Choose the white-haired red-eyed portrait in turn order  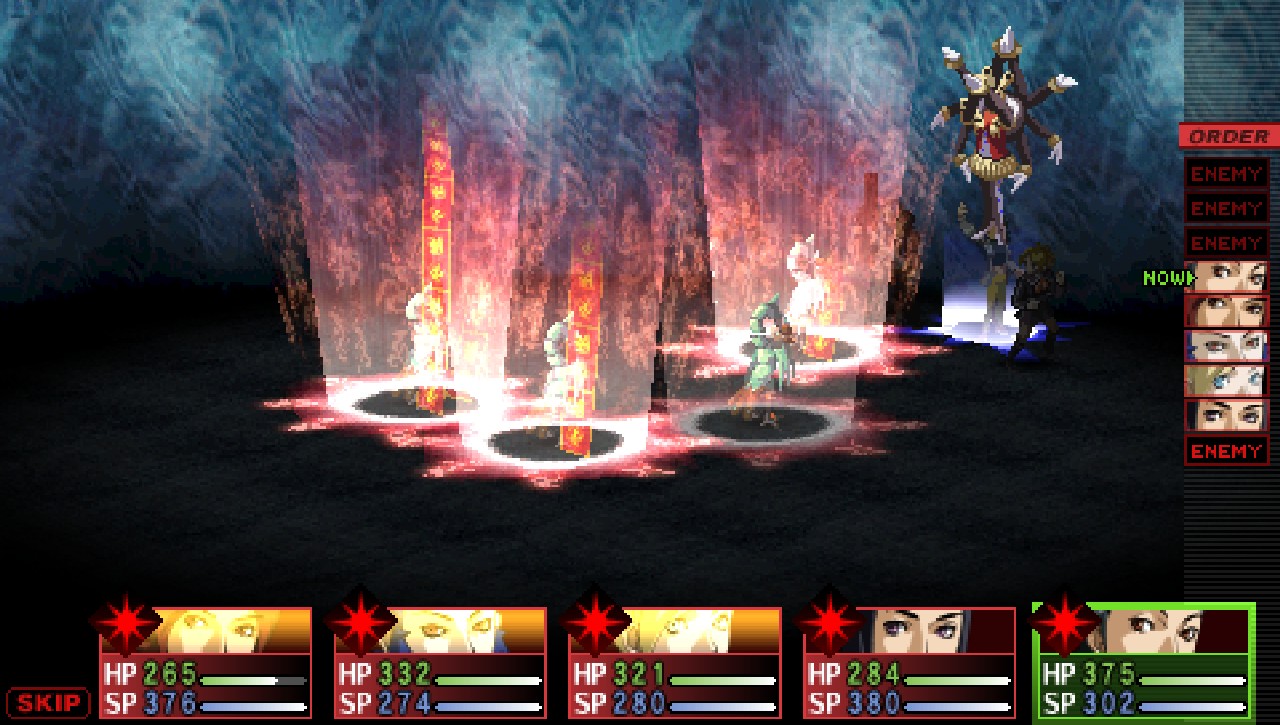point(1226,346)
